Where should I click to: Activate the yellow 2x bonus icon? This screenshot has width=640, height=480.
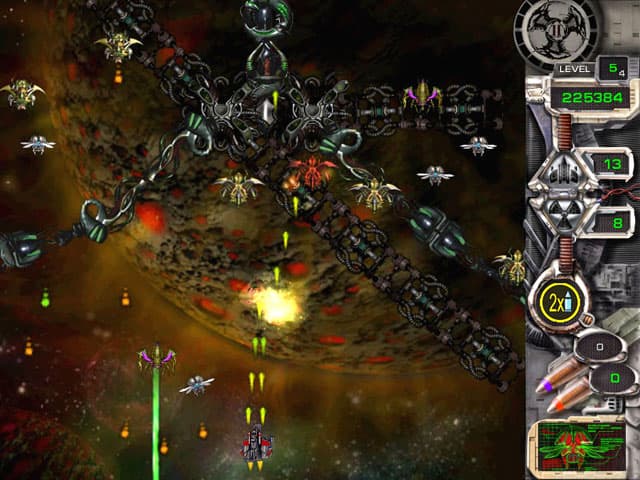pyautogui.click(x=555, y=300)
